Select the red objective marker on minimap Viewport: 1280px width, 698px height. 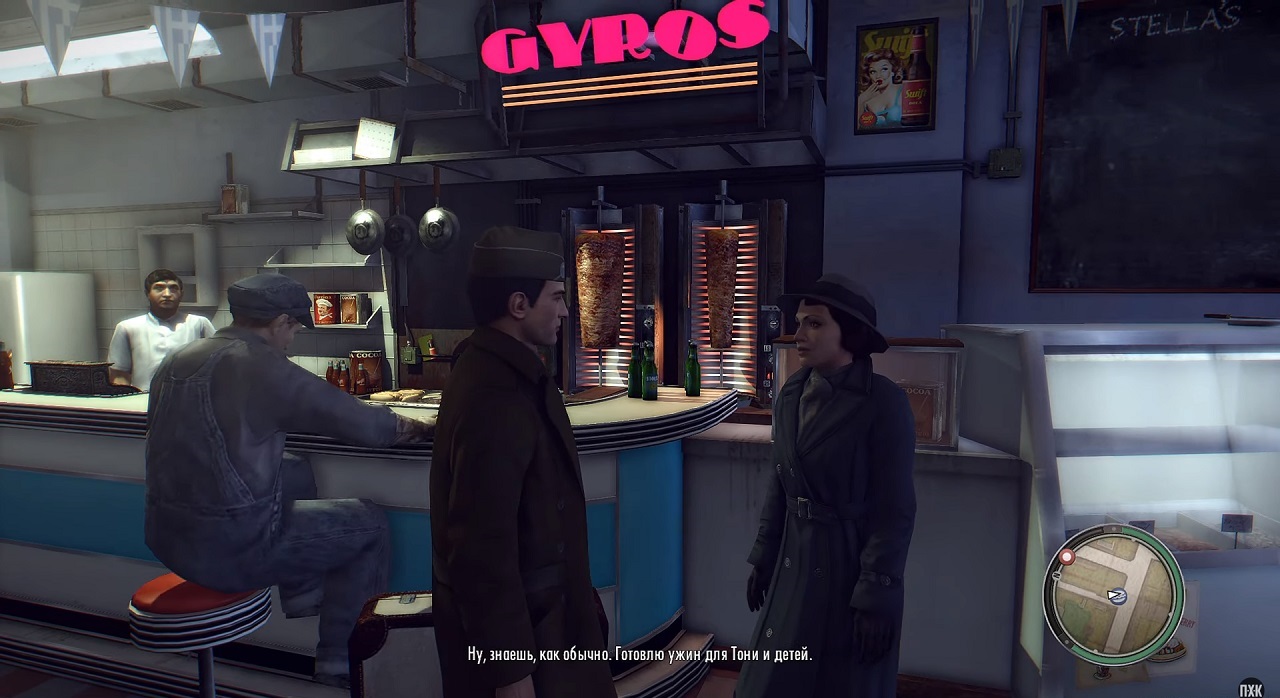tap(1066, 556)
